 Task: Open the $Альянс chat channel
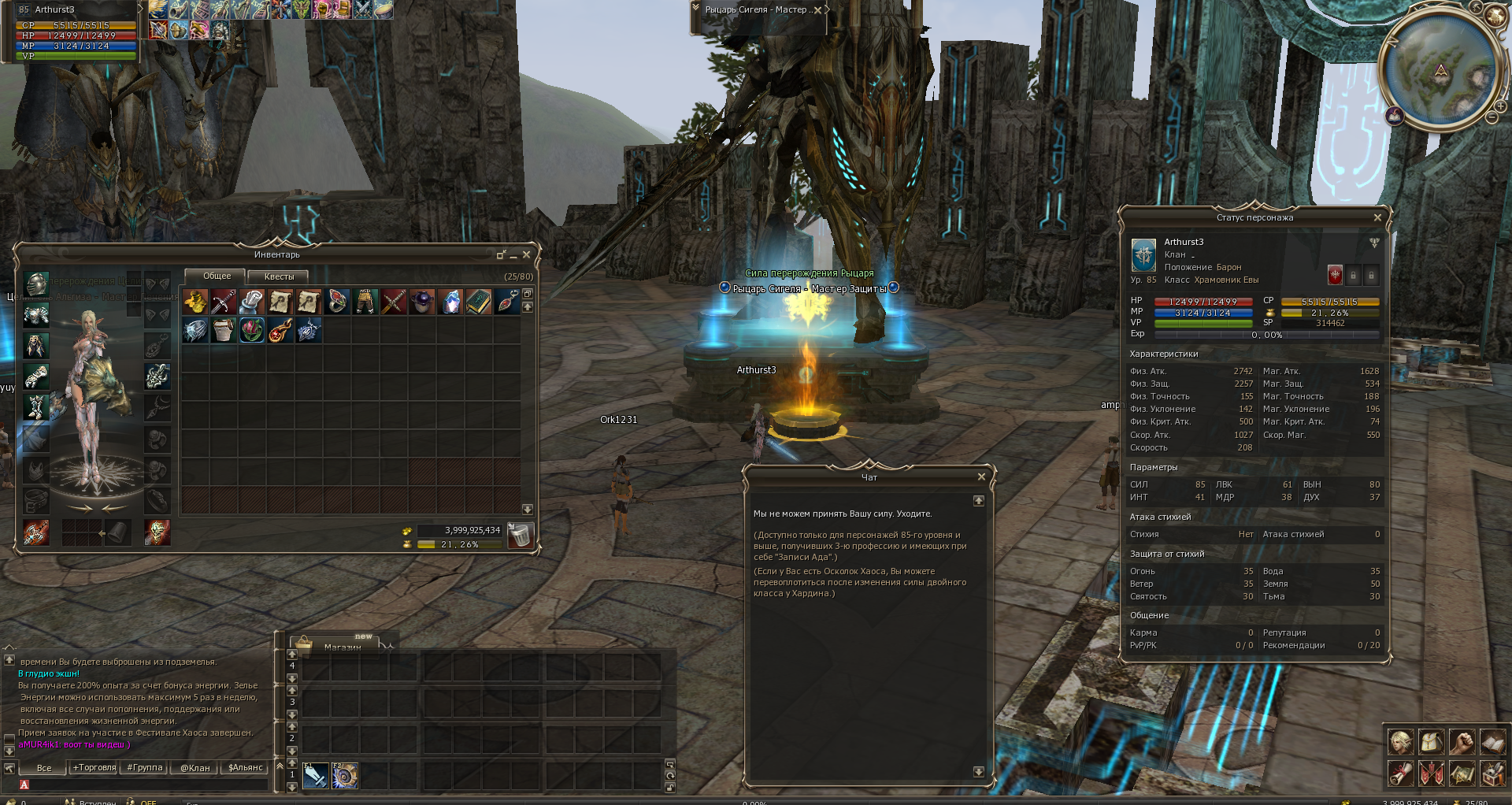pos(245,767)
